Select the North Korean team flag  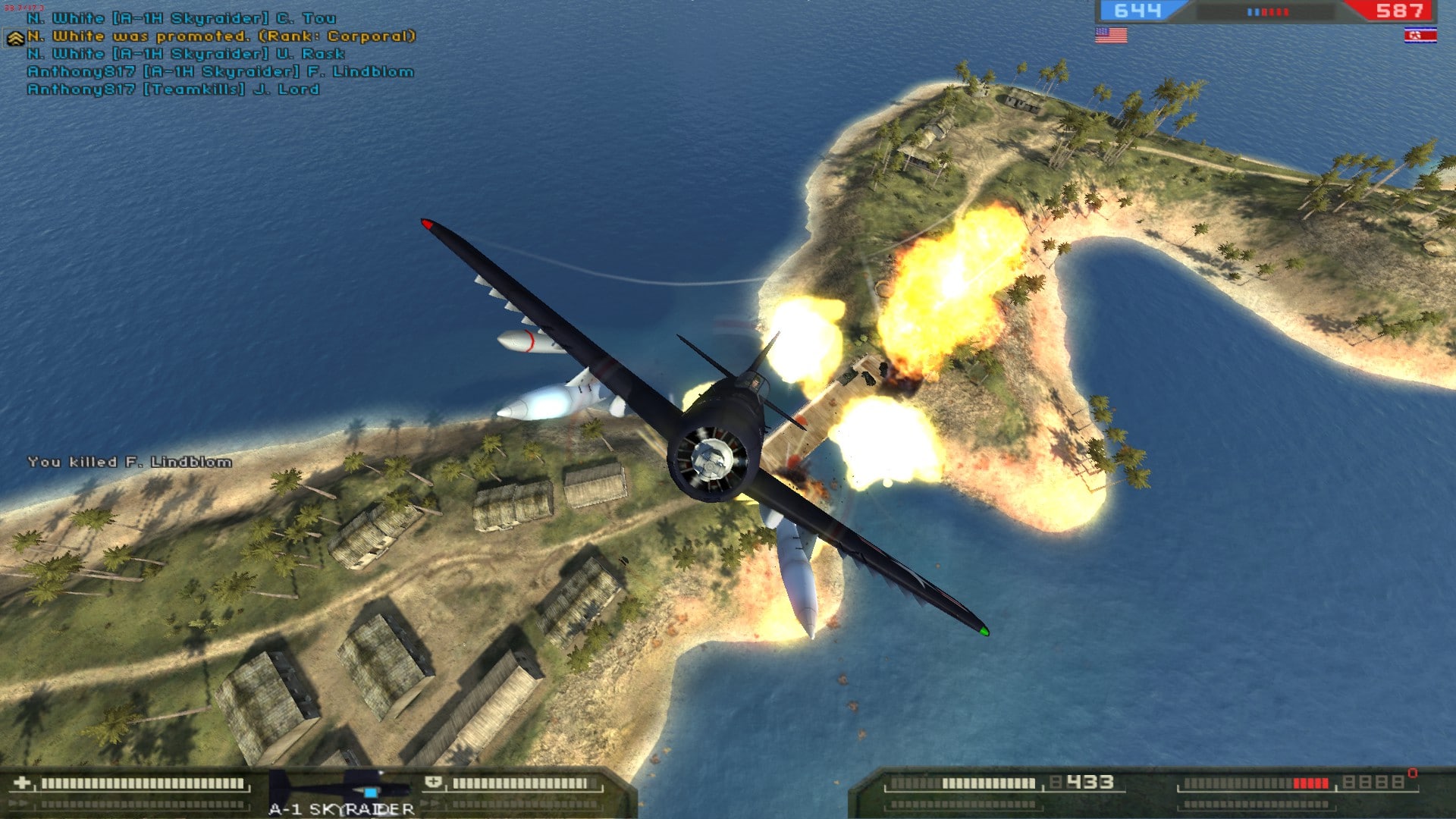1420,35
